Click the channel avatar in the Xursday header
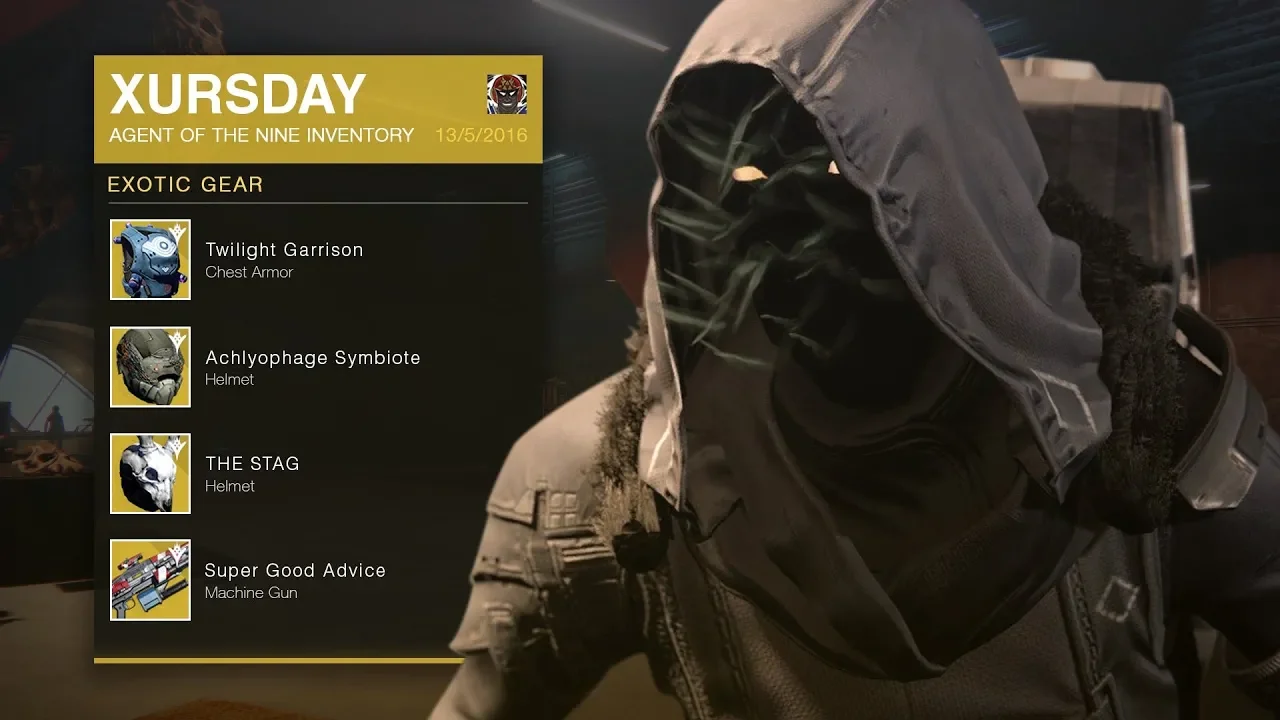Viewport: 1280px width, 720px height. click(x=507, y=94)
